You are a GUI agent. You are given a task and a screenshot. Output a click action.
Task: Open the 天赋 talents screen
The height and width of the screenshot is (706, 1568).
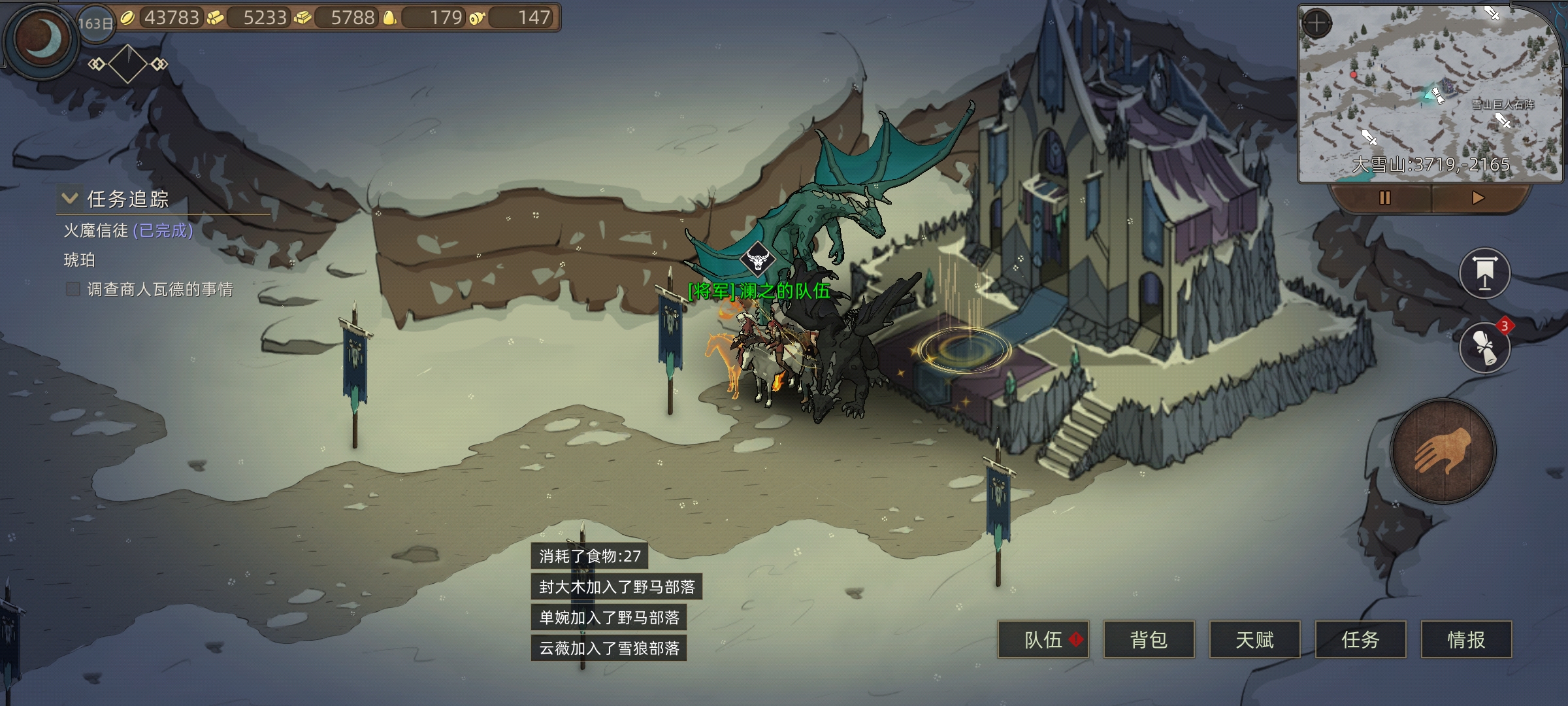(1254, 639)
